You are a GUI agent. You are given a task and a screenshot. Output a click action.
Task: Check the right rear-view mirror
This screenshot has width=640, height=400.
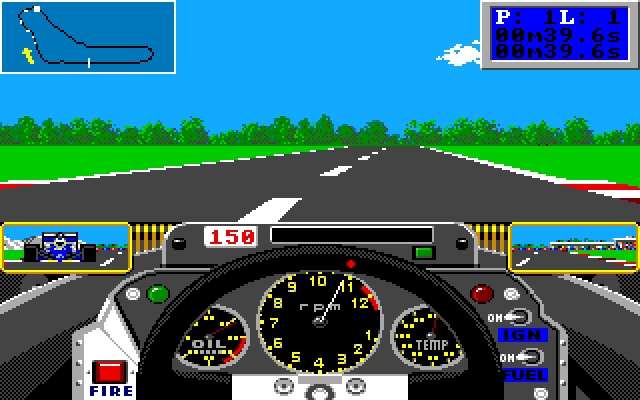(572, 246)
